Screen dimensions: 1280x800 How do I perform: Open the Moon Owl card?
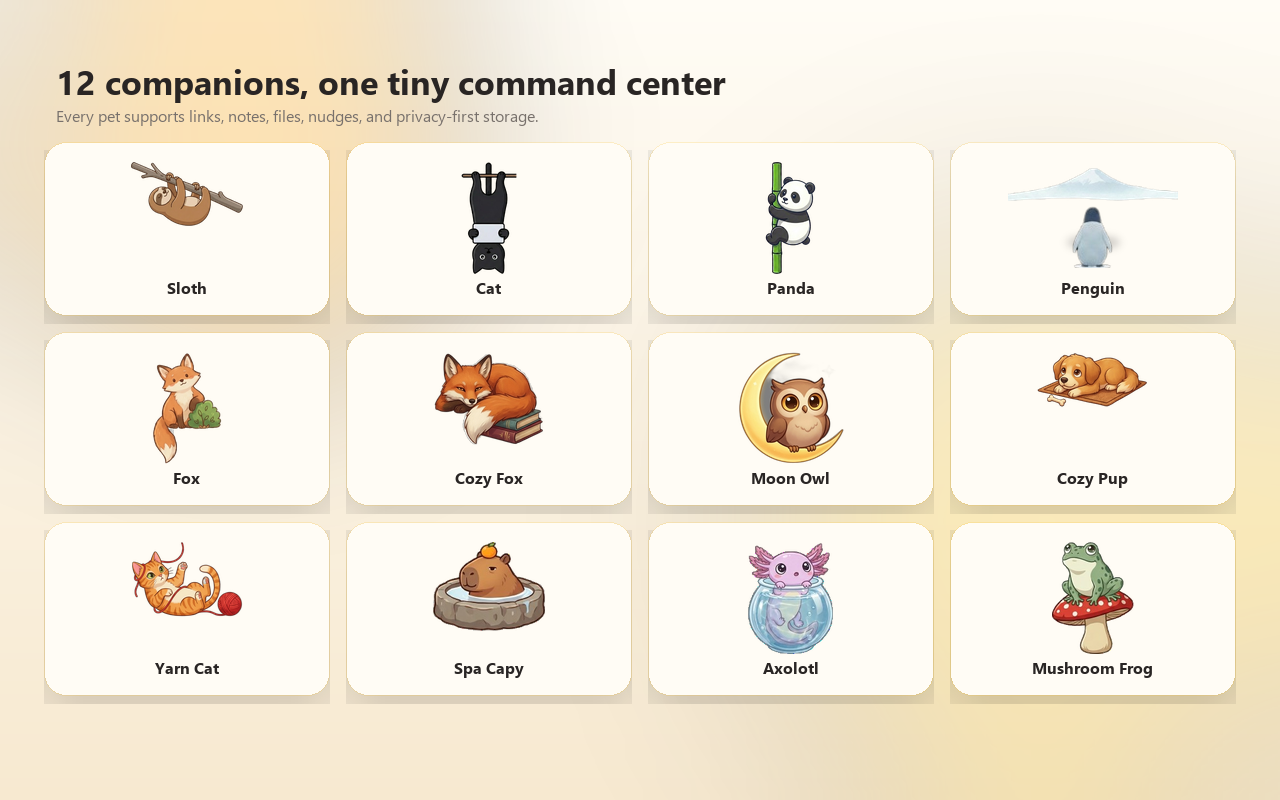tap(790, 418)
